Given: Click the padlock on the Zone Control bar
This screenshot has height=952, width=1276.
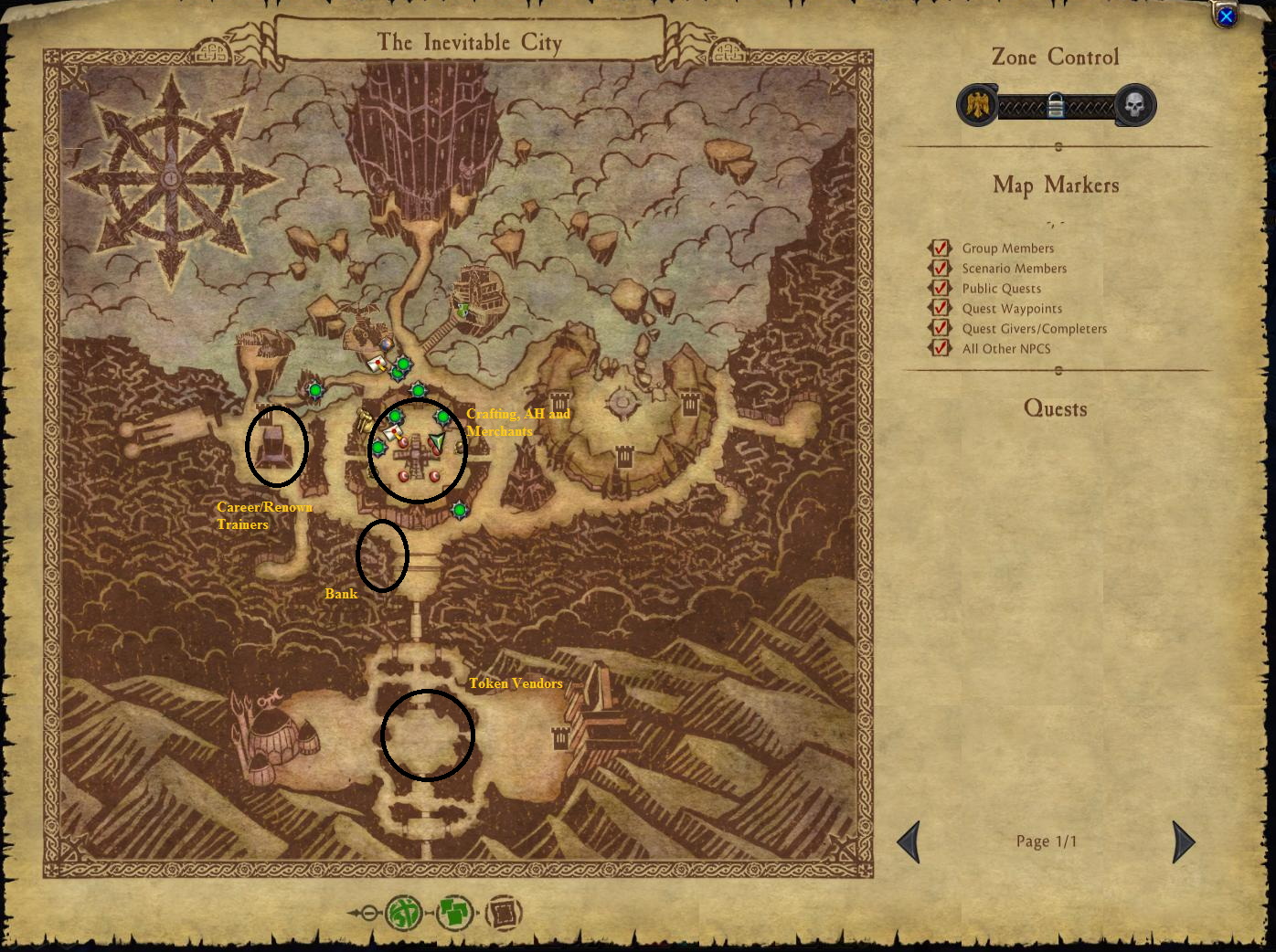Looking at the screenshot, I should pyautogui.click(x=1056, y=106).
